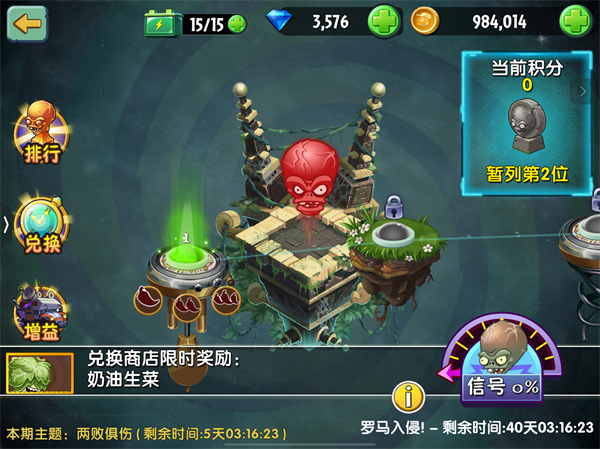The image size is (600, 449).
Task: Add more gold coins
Action: pyautogui.click(x=575, y=20)
